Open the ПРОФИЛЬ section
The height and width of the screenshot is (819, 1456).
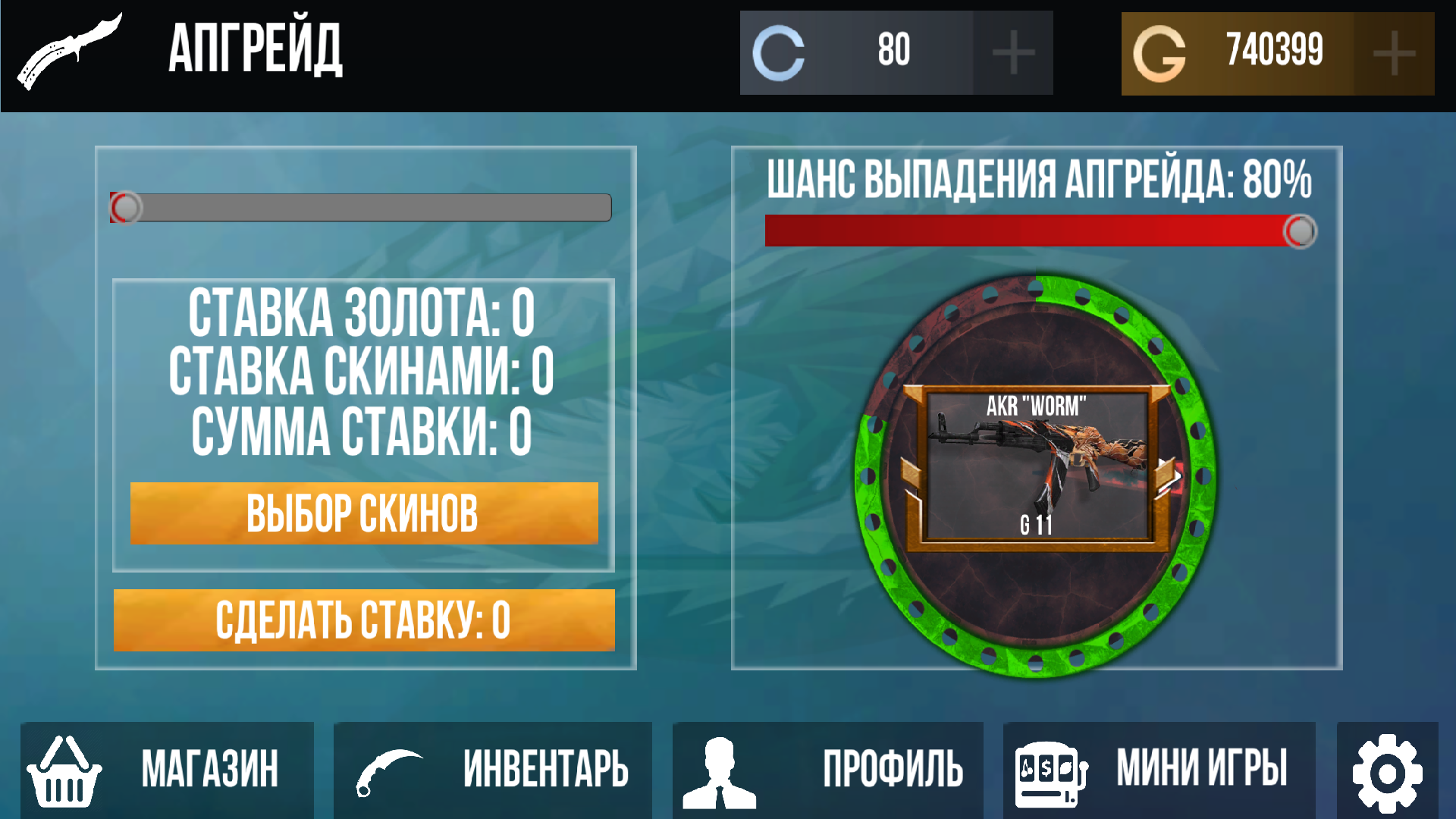tap(895, 770)
